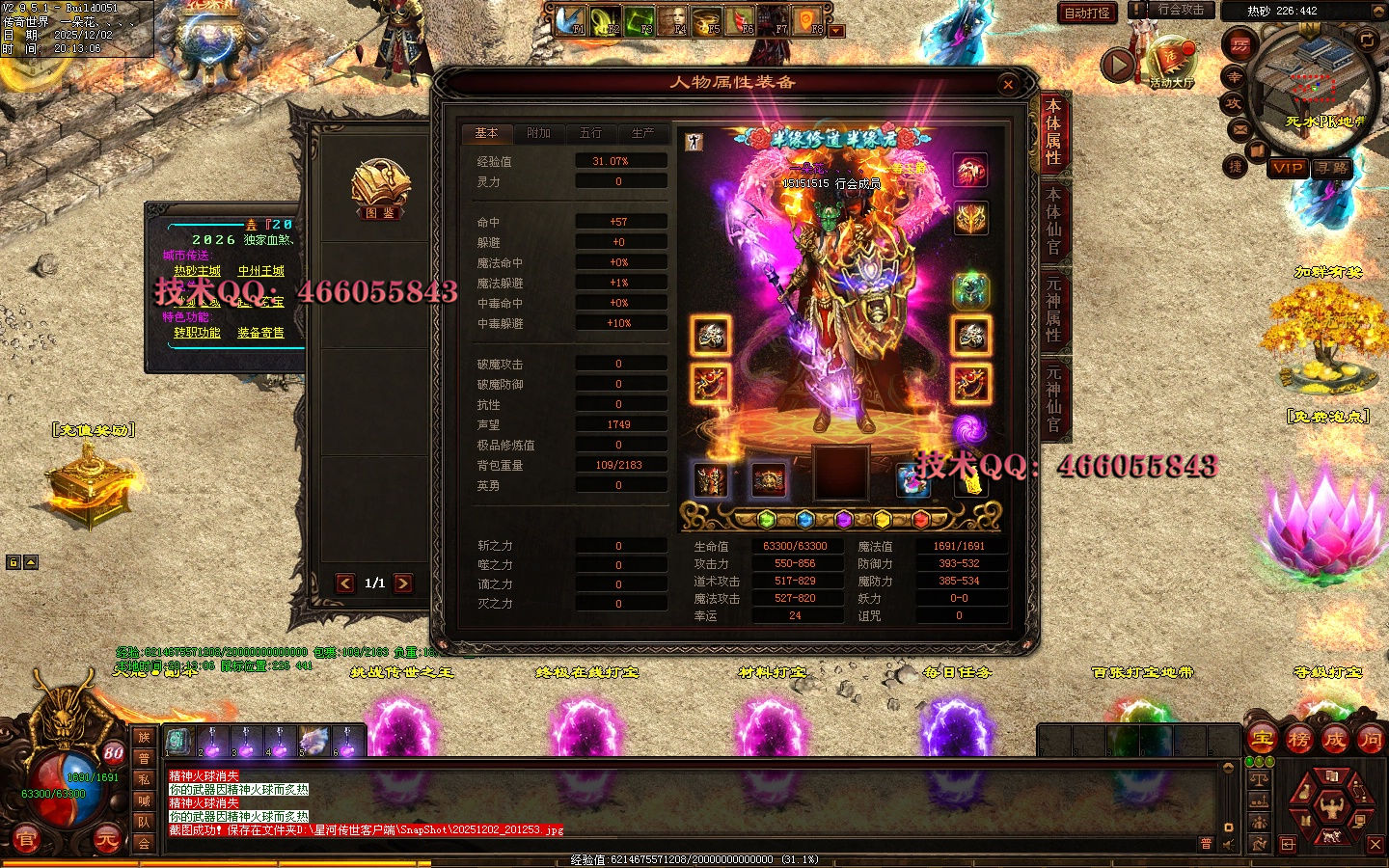Click the 宝 treasure round button

pyautogui.click(x=1262, y=740)
